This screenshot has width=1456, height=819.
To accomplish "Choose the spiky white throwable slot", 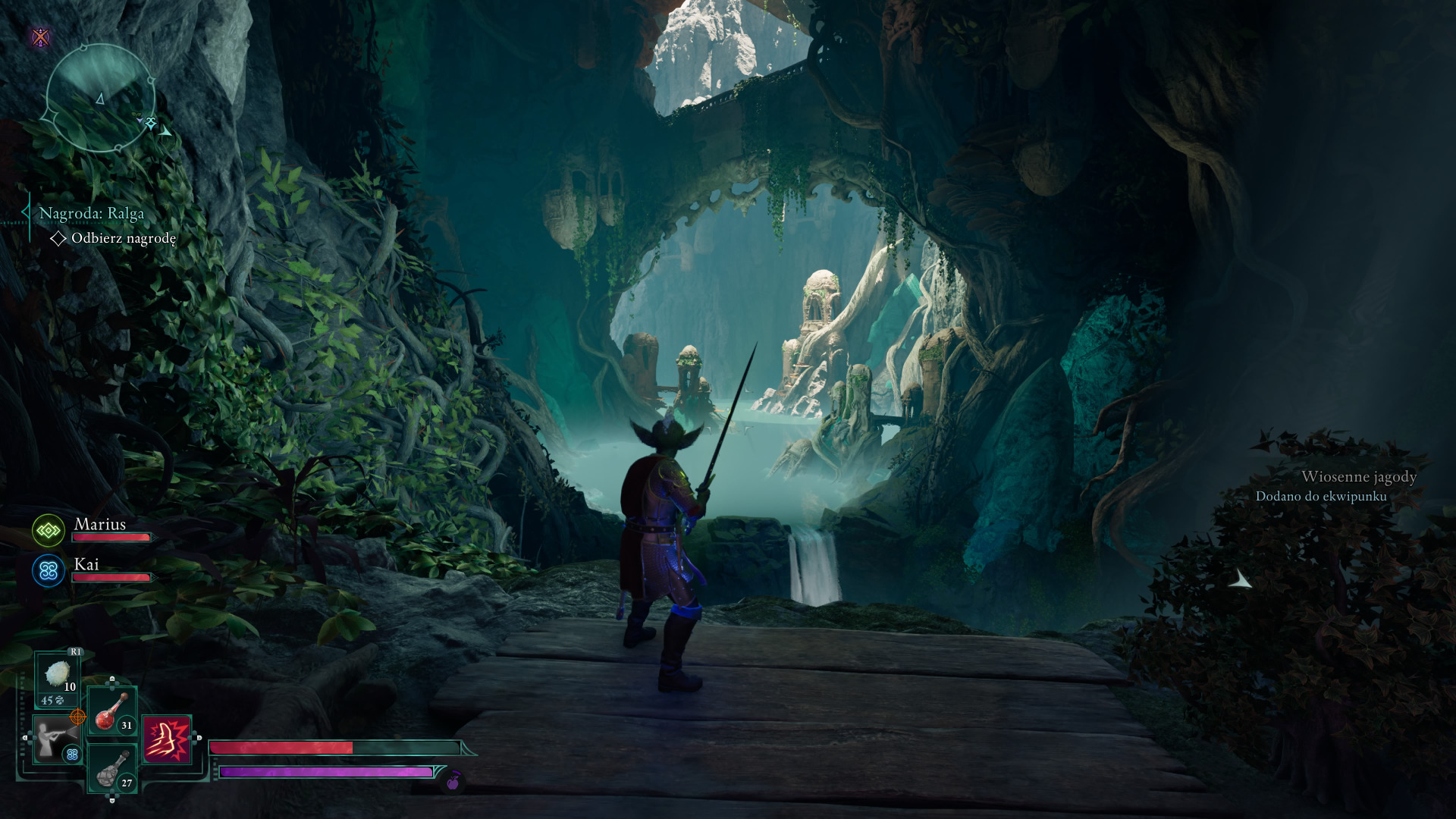I will [x=58, y=676].
